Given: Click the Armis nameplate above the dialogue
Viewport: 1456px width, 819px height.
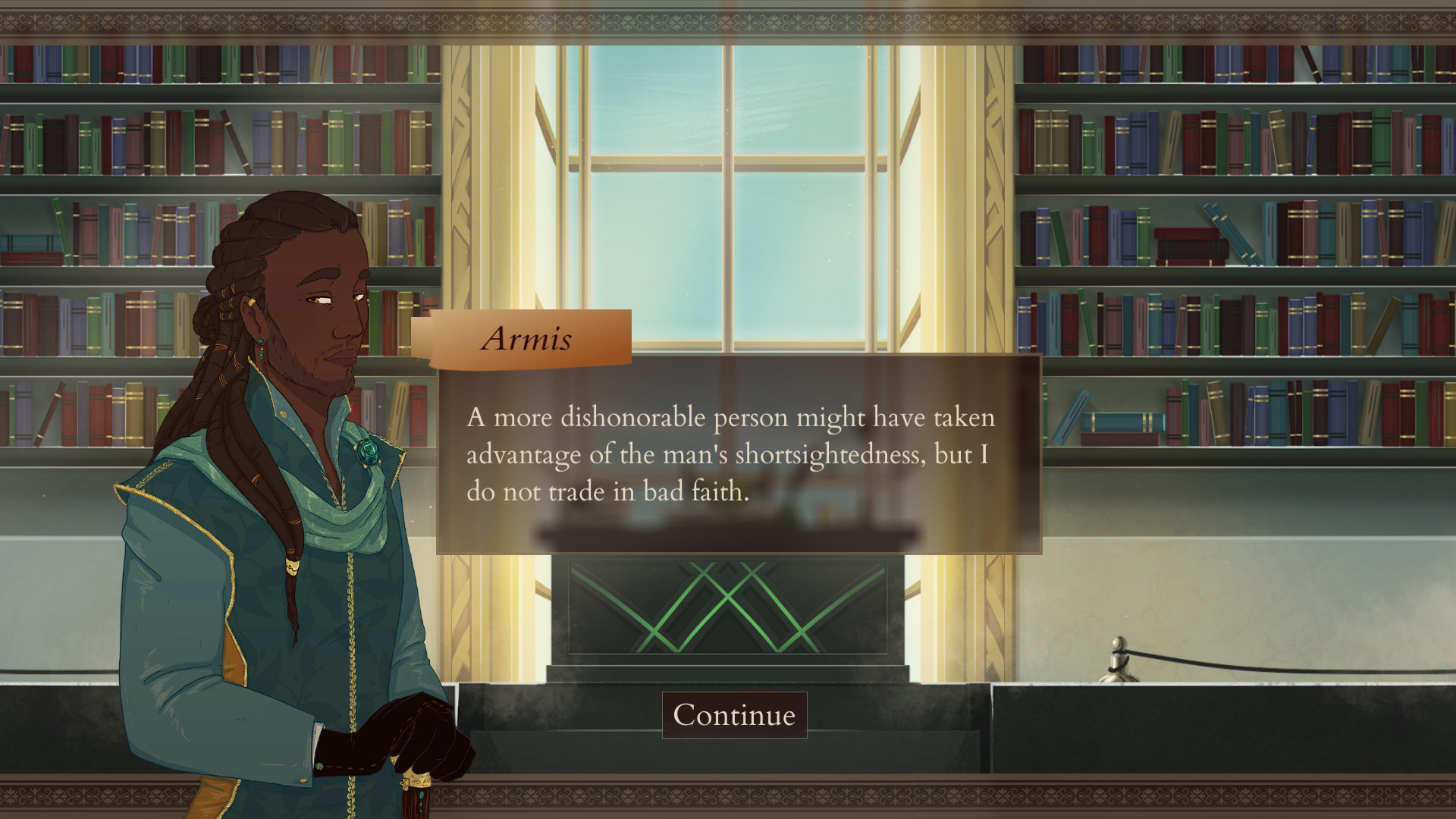Looking at the screenshot, I should pos(529,339).
